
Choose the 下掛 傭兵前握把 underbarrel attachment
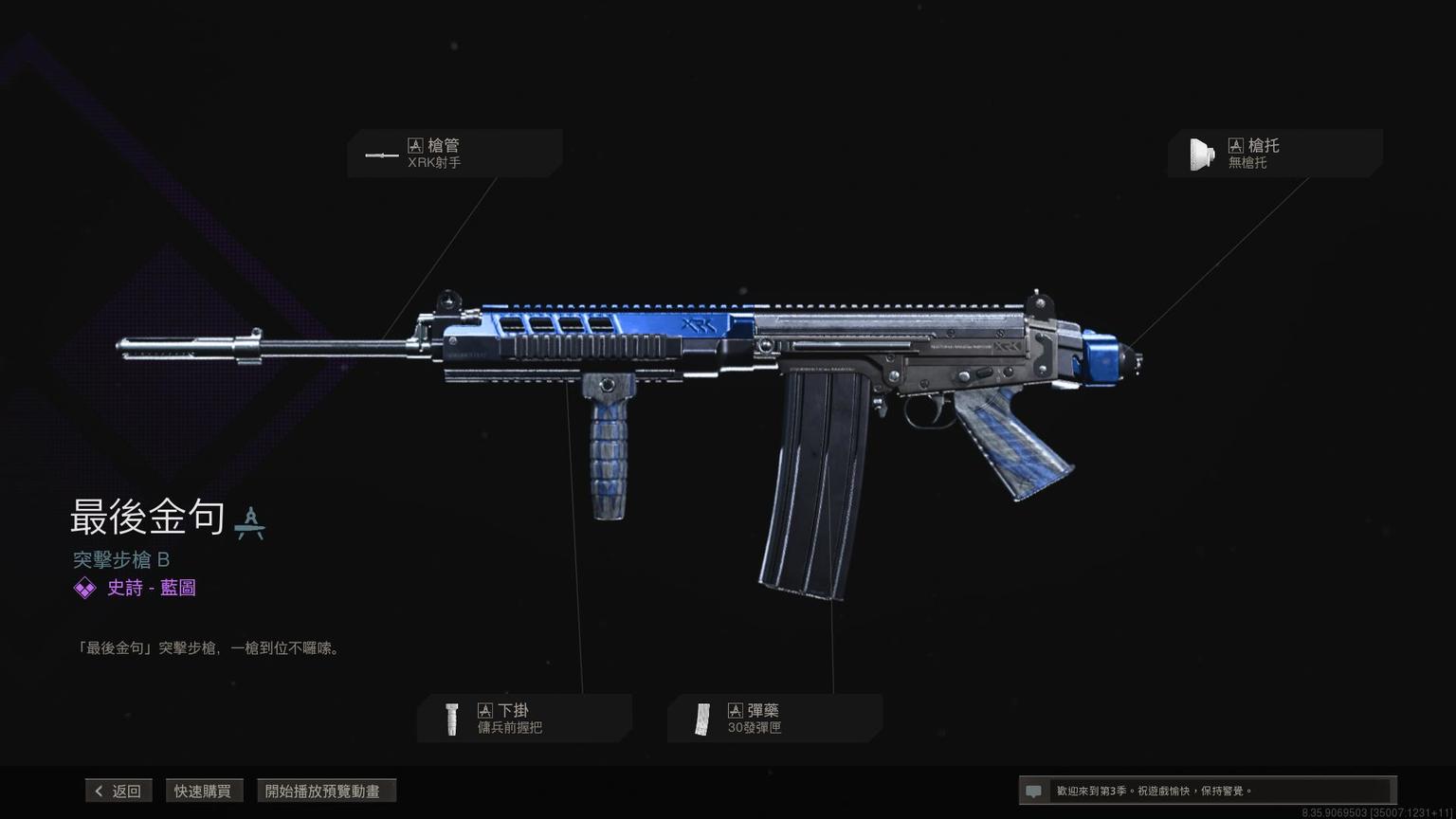[x=524, y=719]
